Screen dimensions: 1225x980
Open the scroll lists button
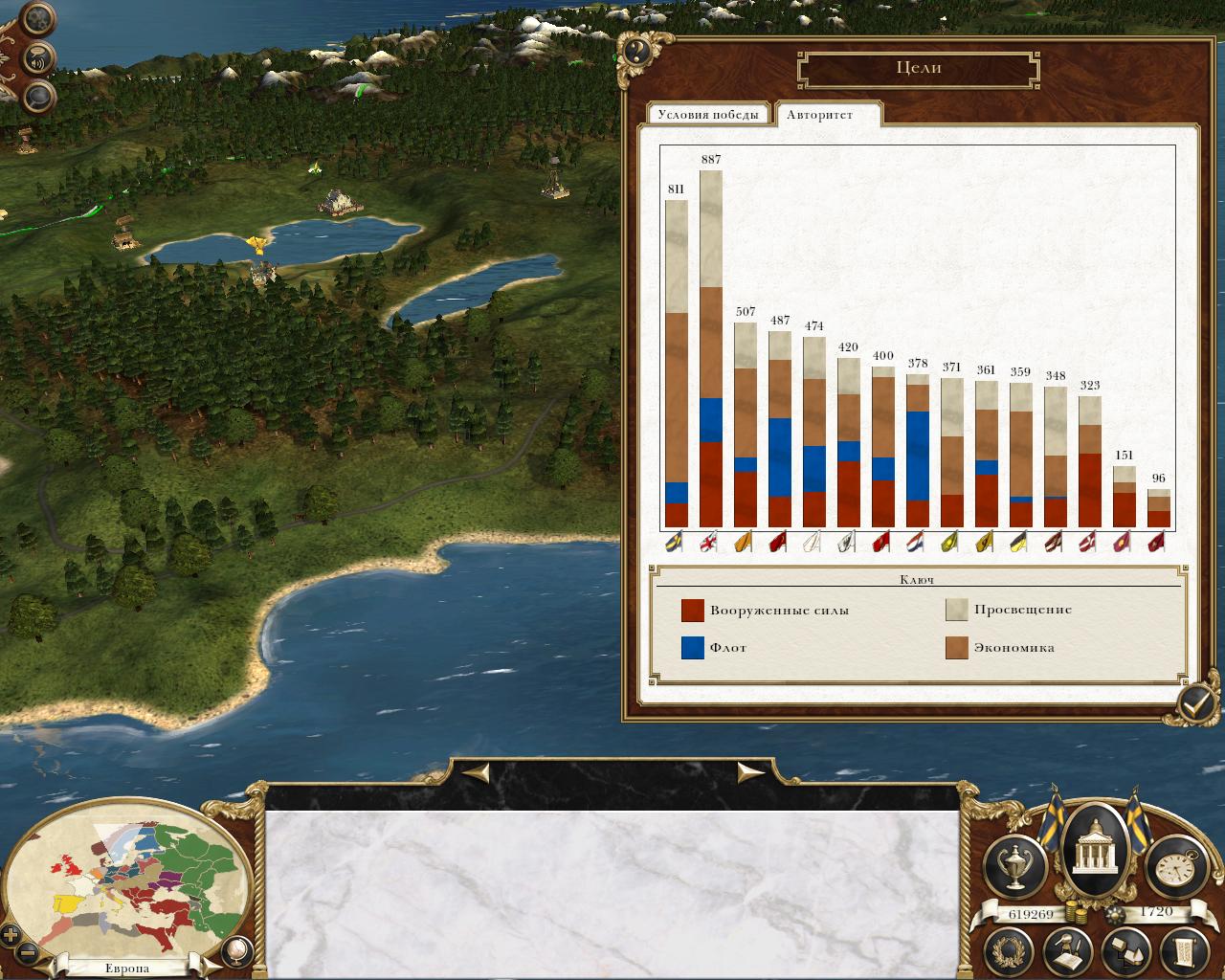(1183, 950)
